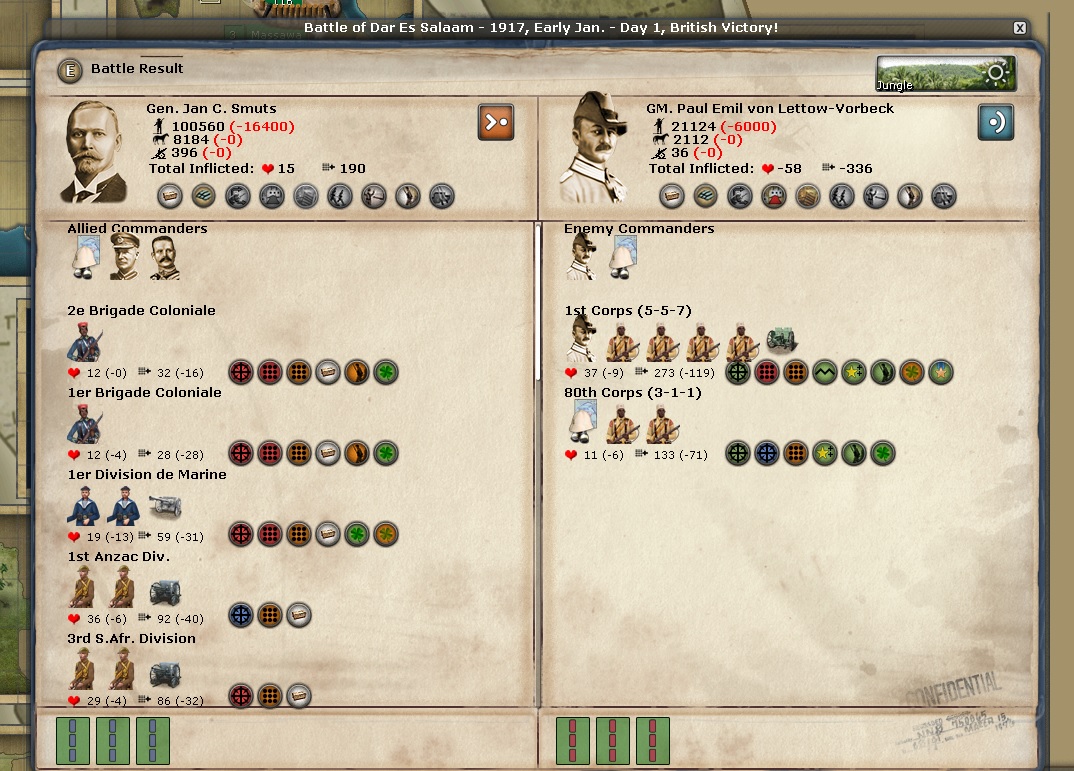Click the Jungle terrain thumbnail
Viewport: 1074px width, 771px height.
(945, 73)
